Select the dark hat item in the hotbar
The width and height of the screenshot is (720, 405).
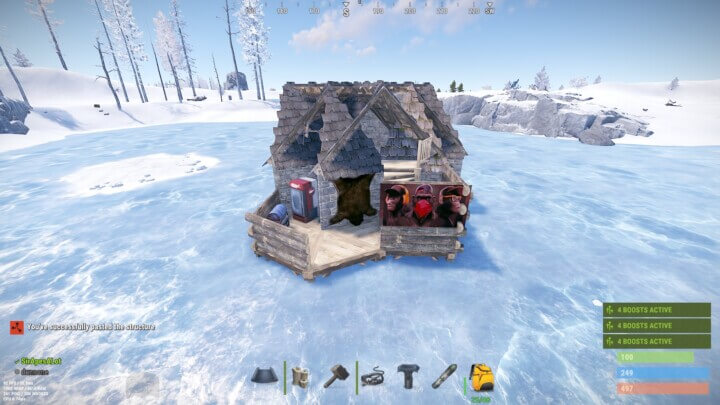[x=265, y=376]
